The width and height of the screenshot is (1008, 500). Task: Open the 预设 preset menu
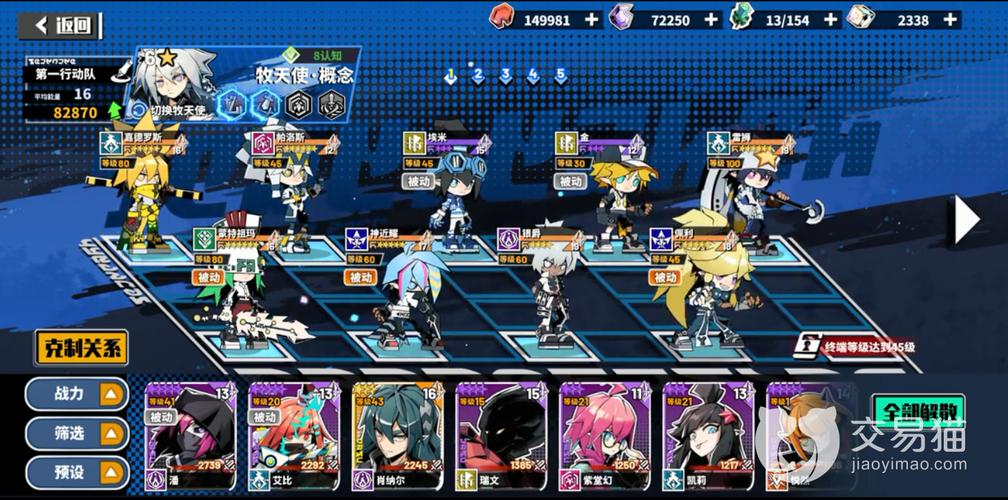coord(78,471)
